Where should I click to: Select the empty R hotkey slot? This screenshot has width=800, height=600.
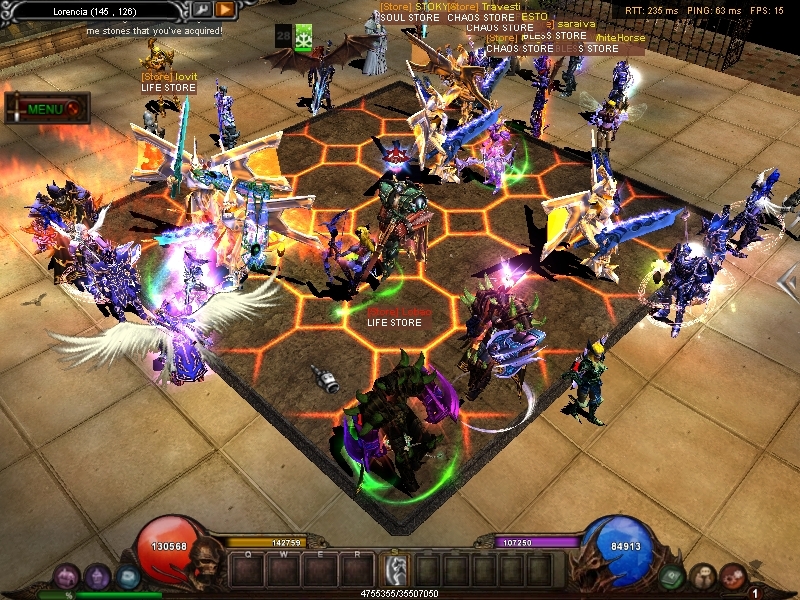click(356, 570)
